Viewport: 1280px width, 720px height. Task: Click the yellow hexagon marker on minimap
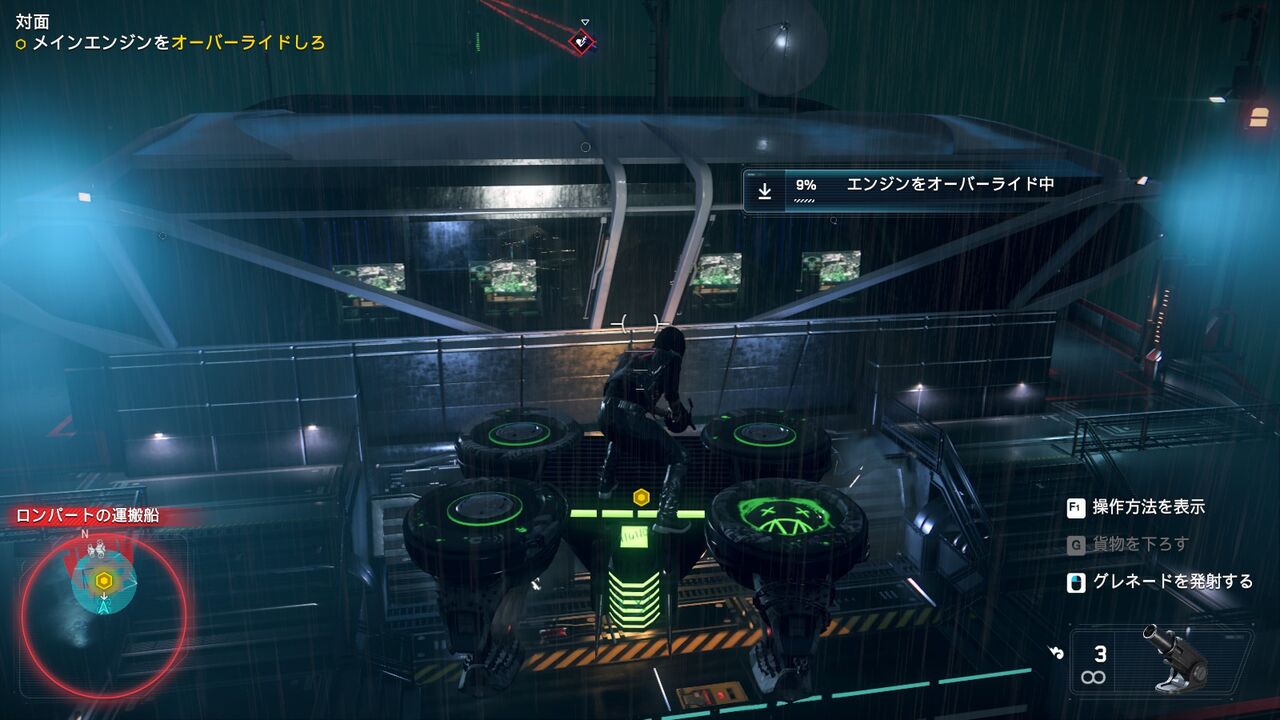[103, 581]
